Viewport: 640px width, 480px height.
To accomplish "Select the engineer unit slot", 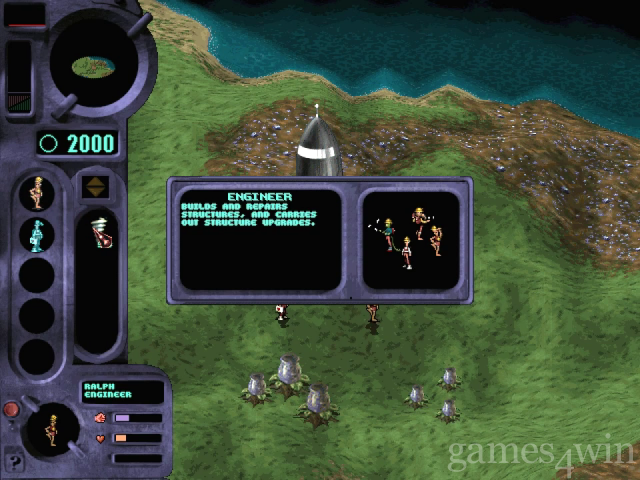I will (37, 192).
